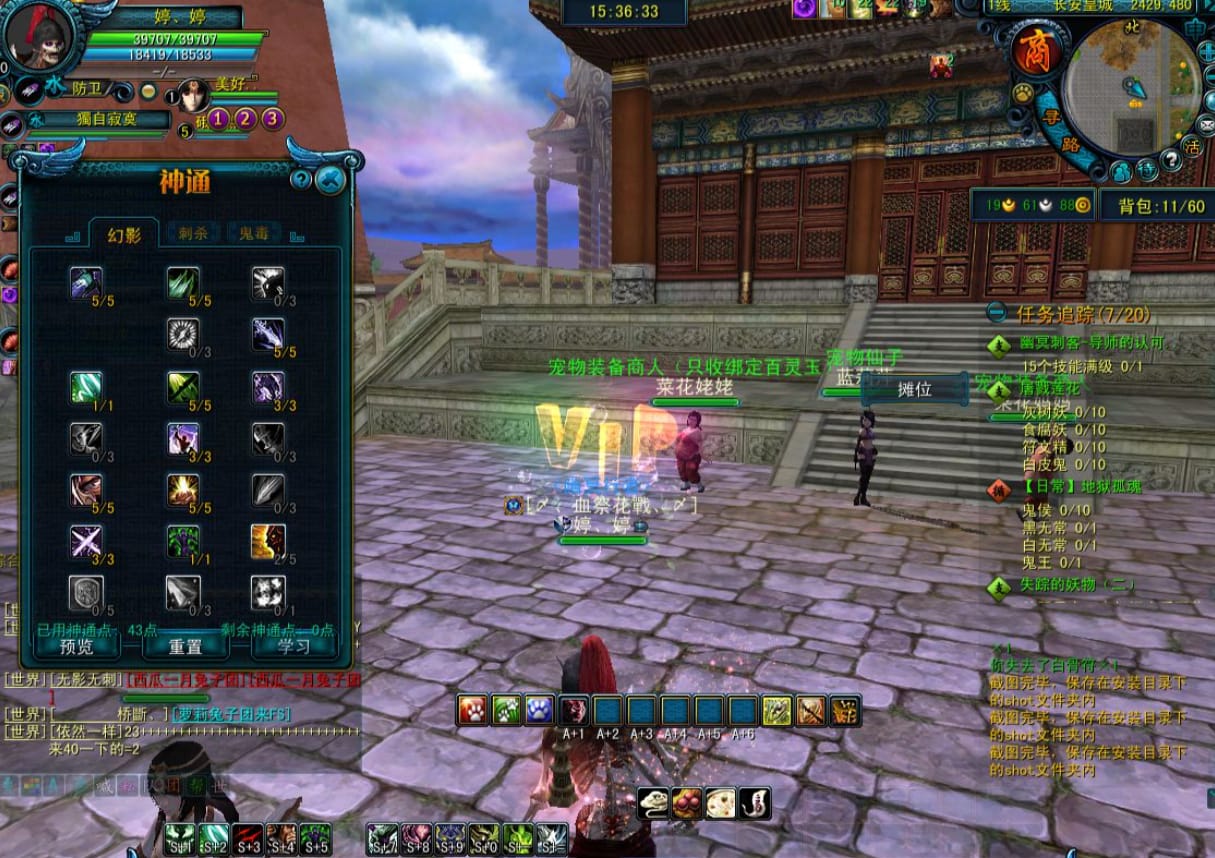
Task: Close the 神通 skill window
Action: (330, 180)
